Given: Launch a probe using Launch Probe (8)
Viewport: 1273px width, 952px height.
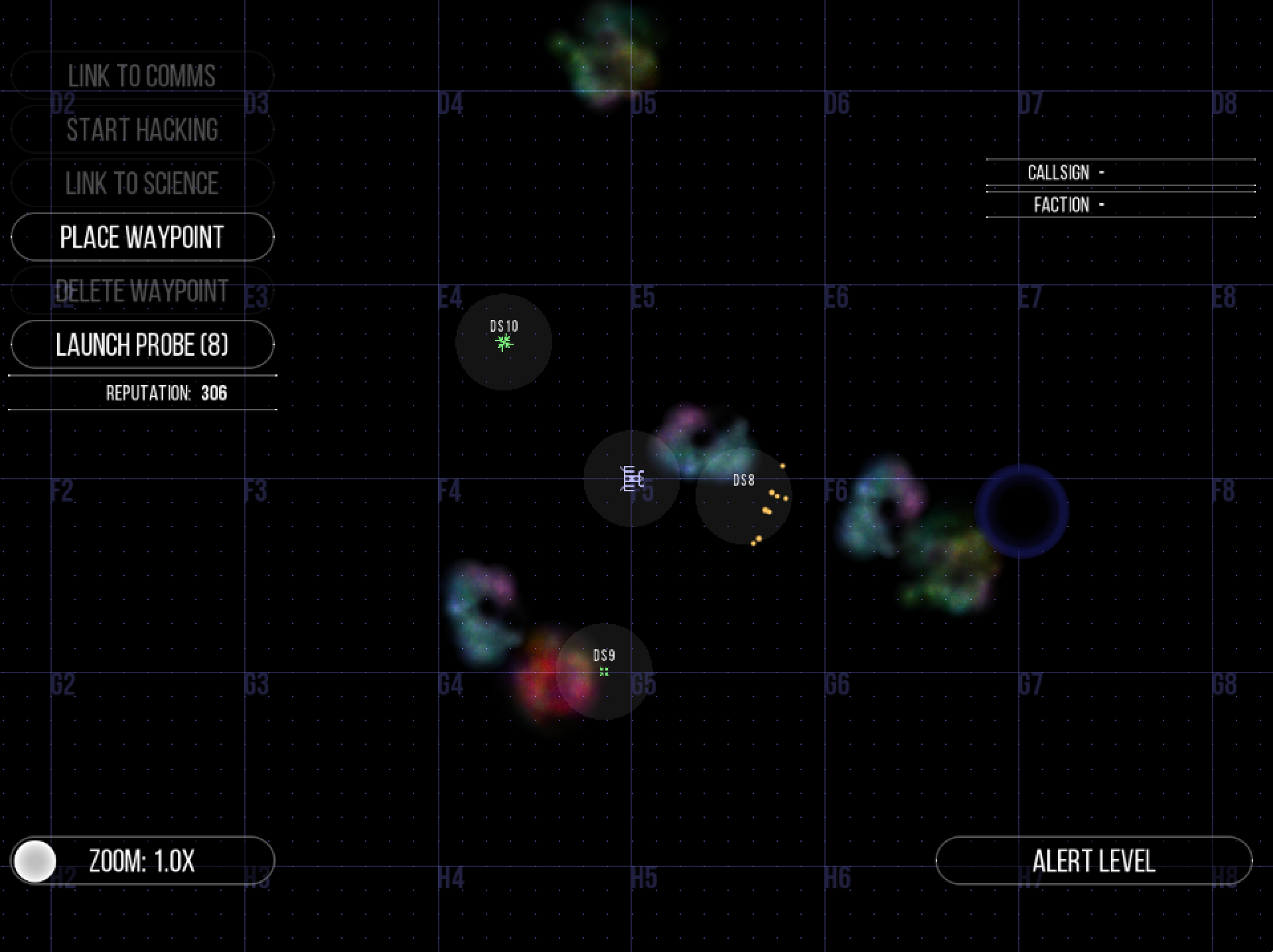Looking at the screenshot, I should (x=141, y=344).
